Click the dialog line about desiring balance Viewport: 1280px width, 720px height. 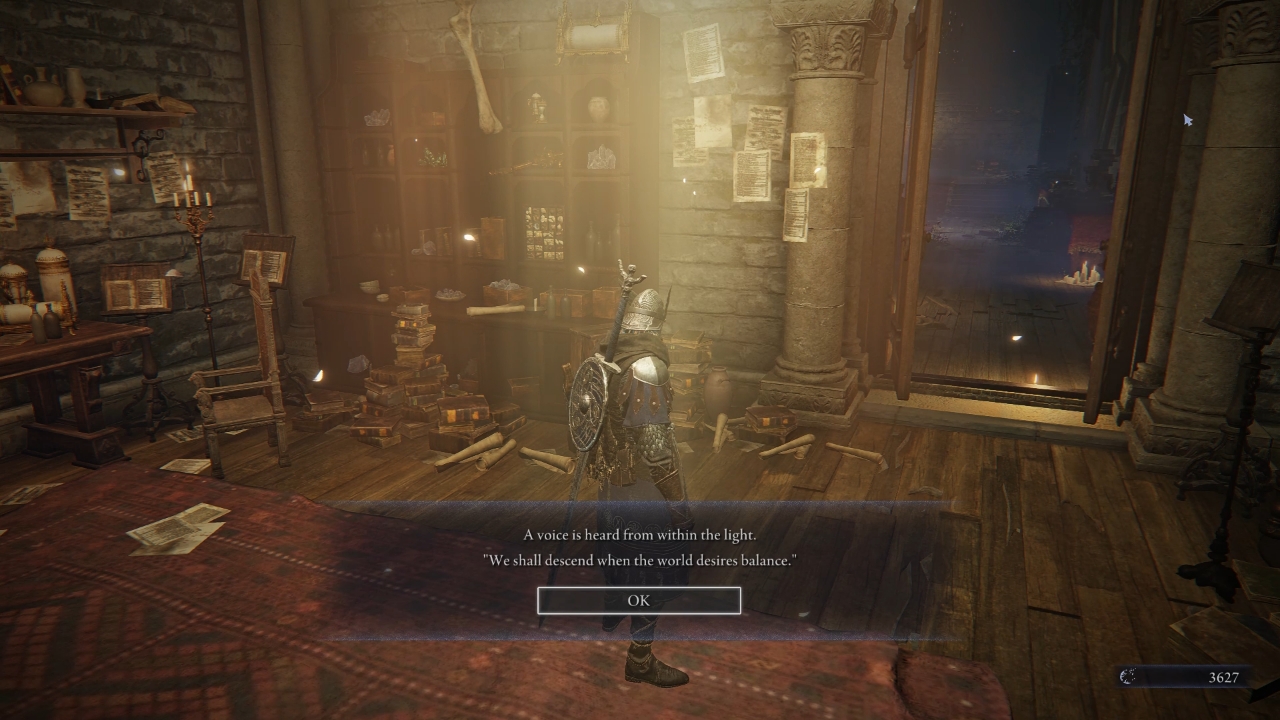tap(640, 560)
